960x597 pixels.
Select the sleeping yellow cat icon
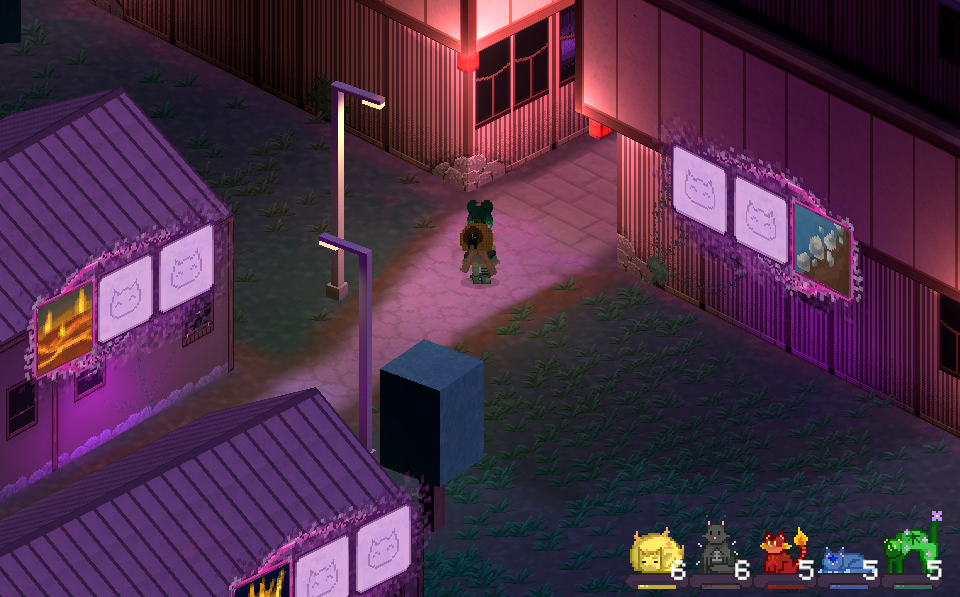tap(653, 553)
